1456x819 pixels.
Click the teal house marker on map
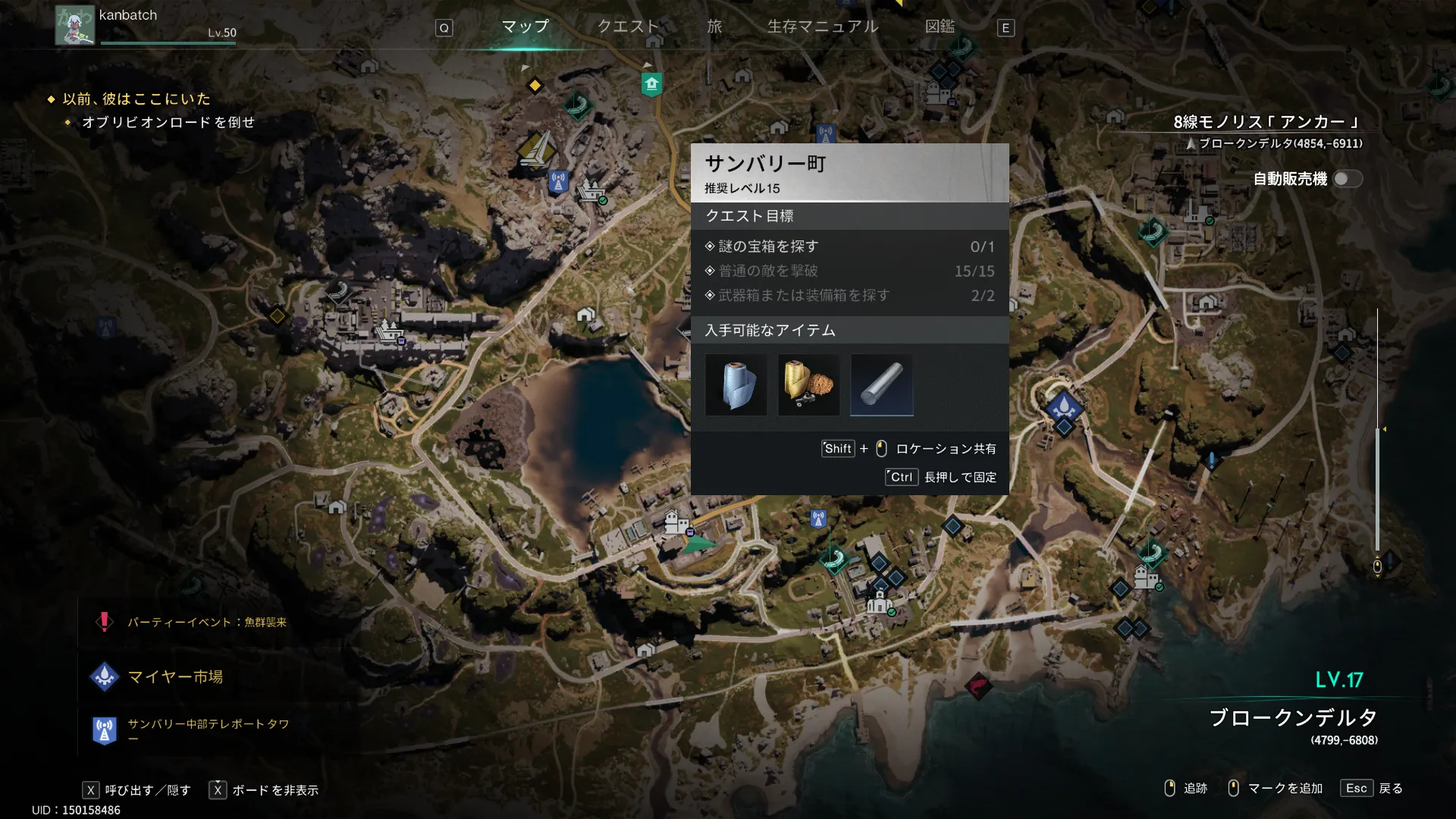tap(651, 83)
